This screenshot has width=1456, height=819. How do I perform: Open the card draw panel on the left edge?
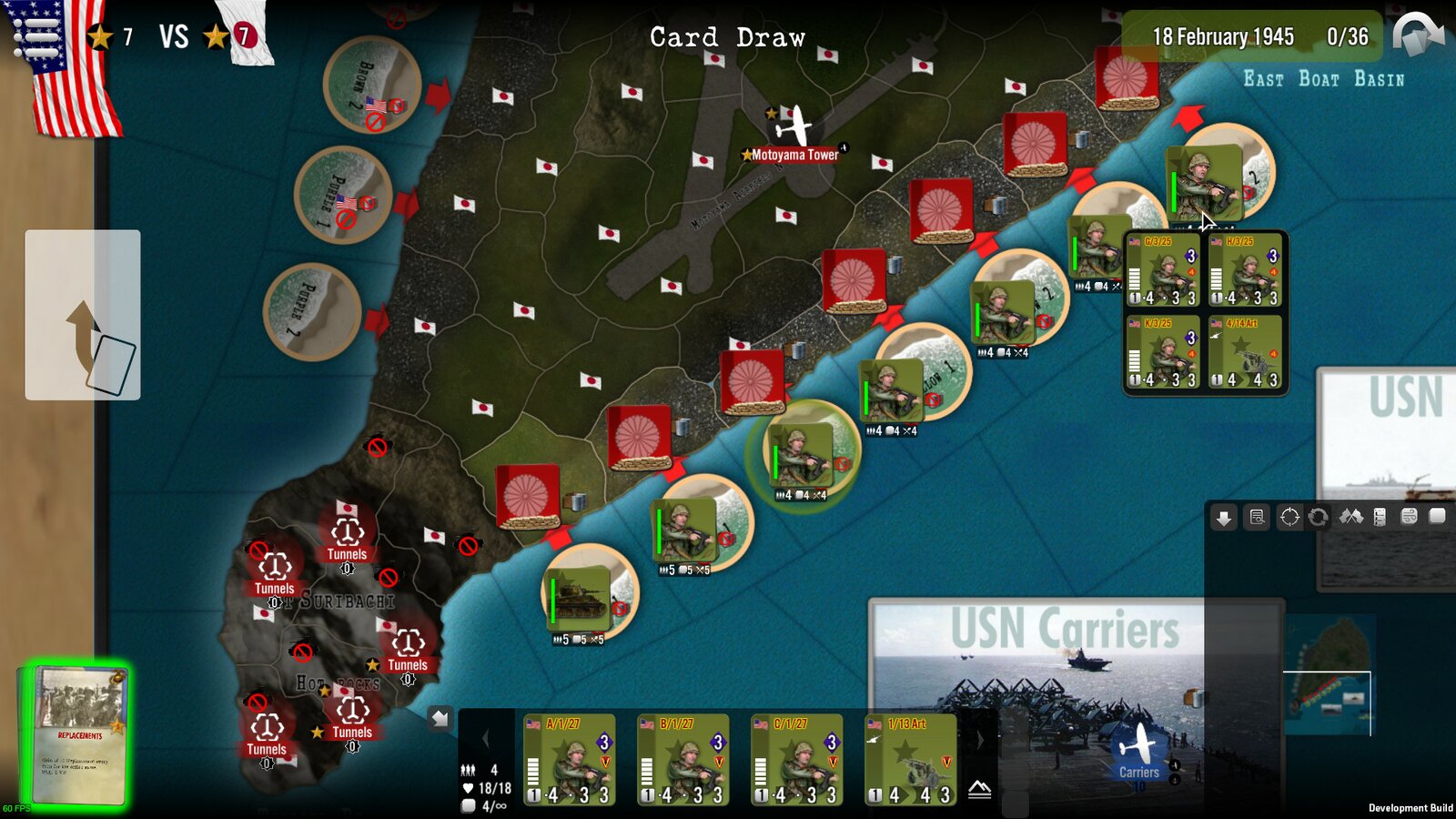(x=84, y=312)
